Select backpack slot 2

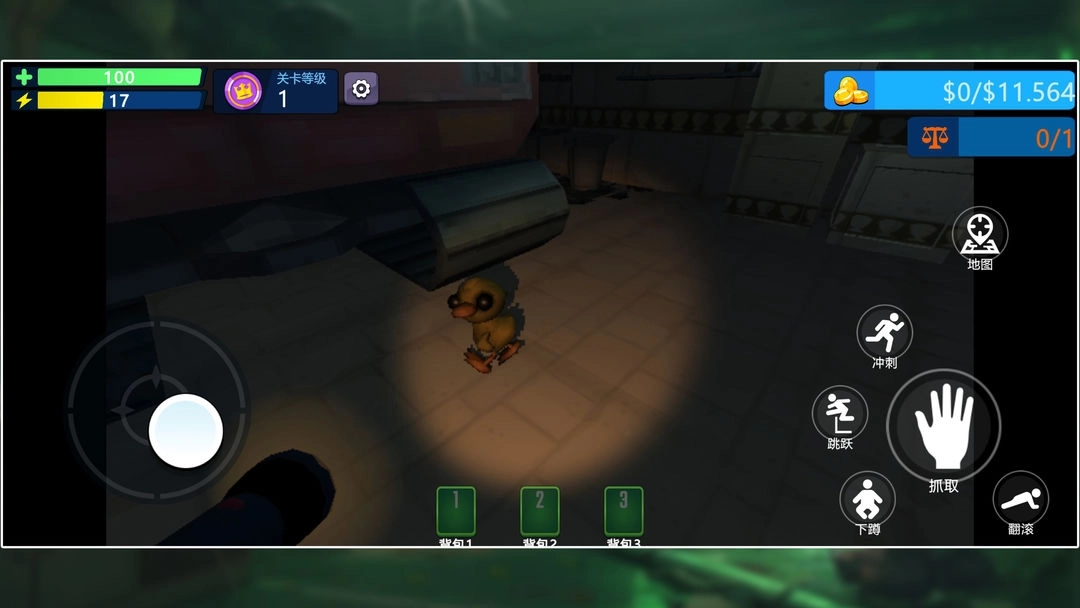pos(540,511)
